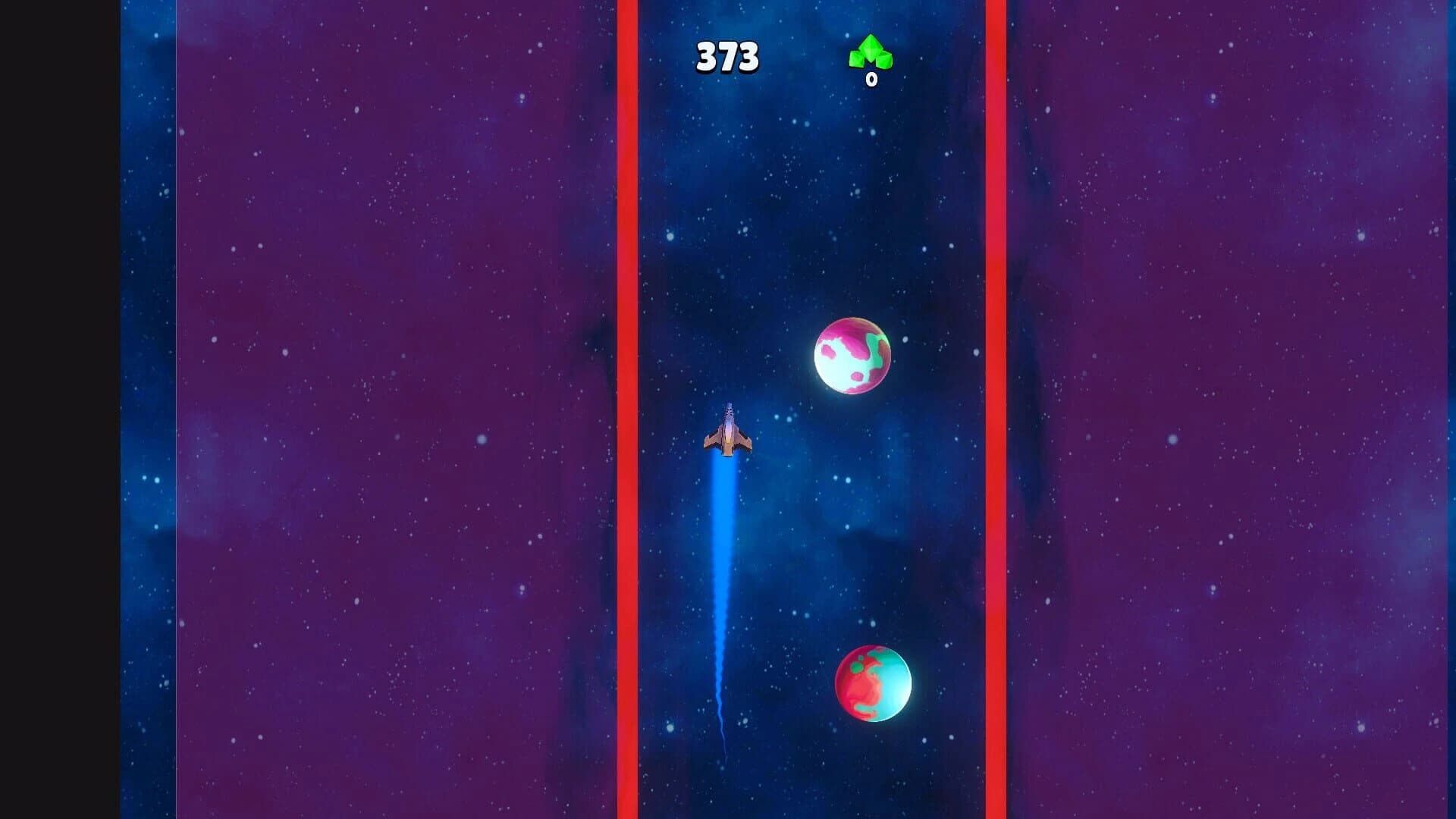Click the gem icon above the zero counter
Viewport: 1456px width, 819px height.
click(x=869, y=53)
